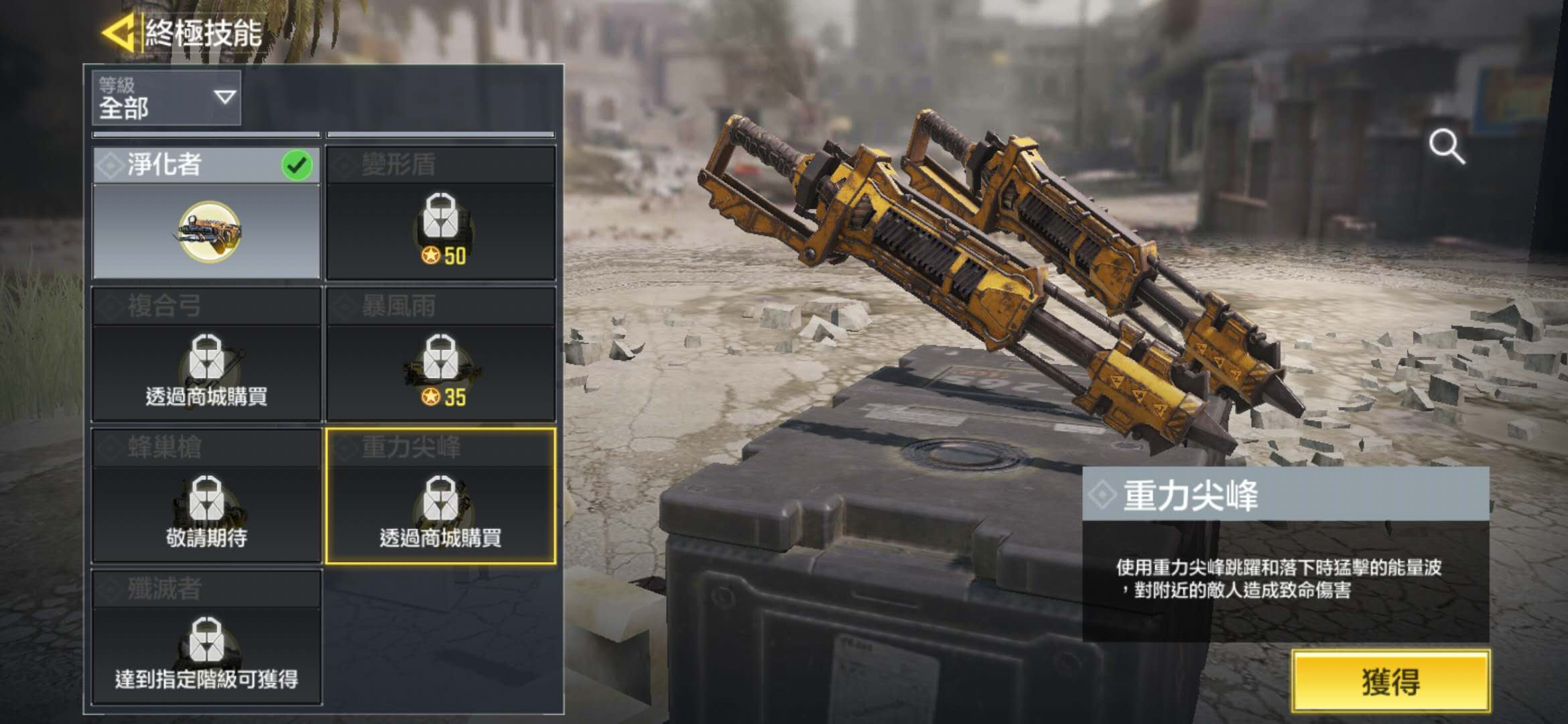The width and height of the screenshot is (1568, 724).
Task: Select the locked 複合弓 skill tile
Action: (x=206, y=355)
